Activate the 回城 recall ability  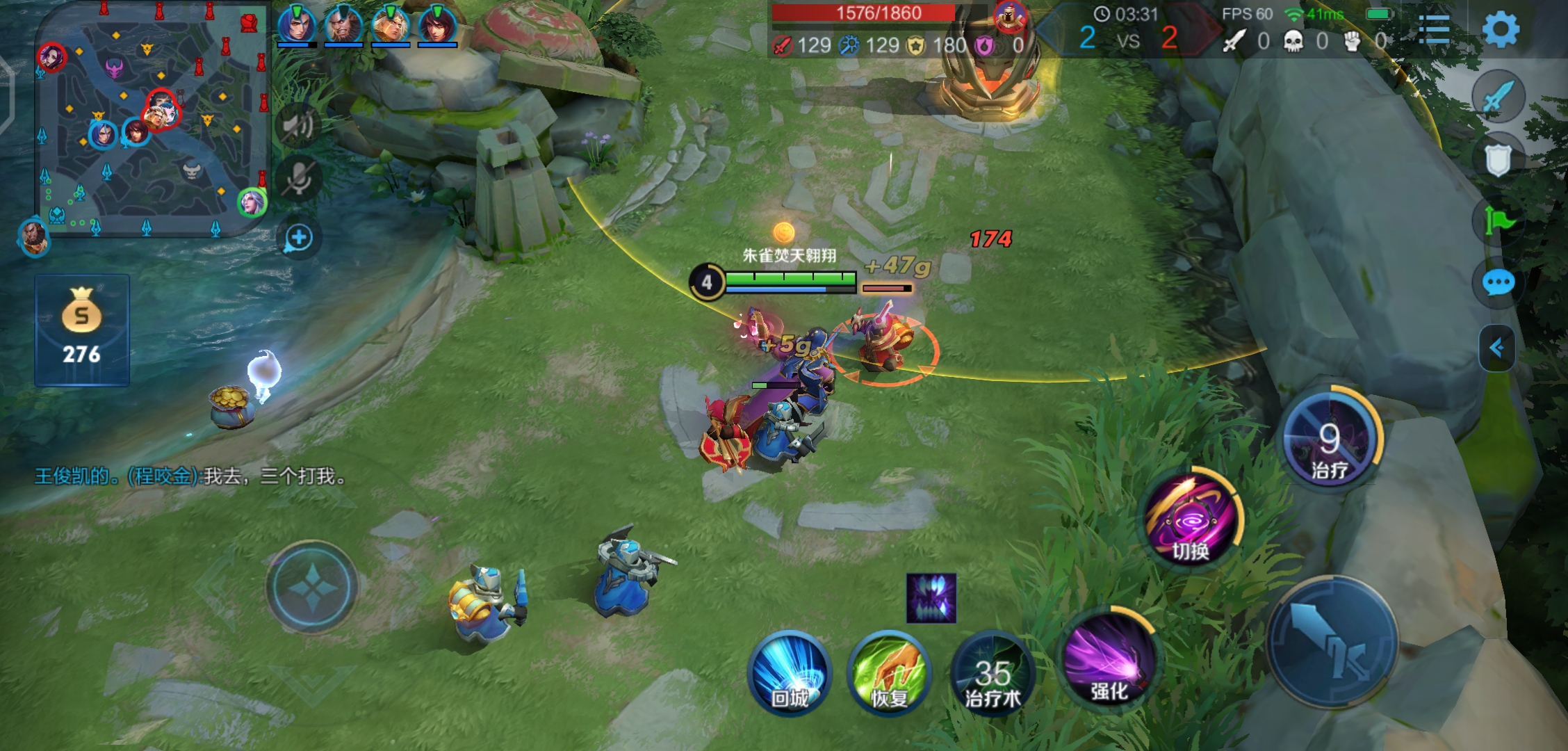(x=790, y=673)
